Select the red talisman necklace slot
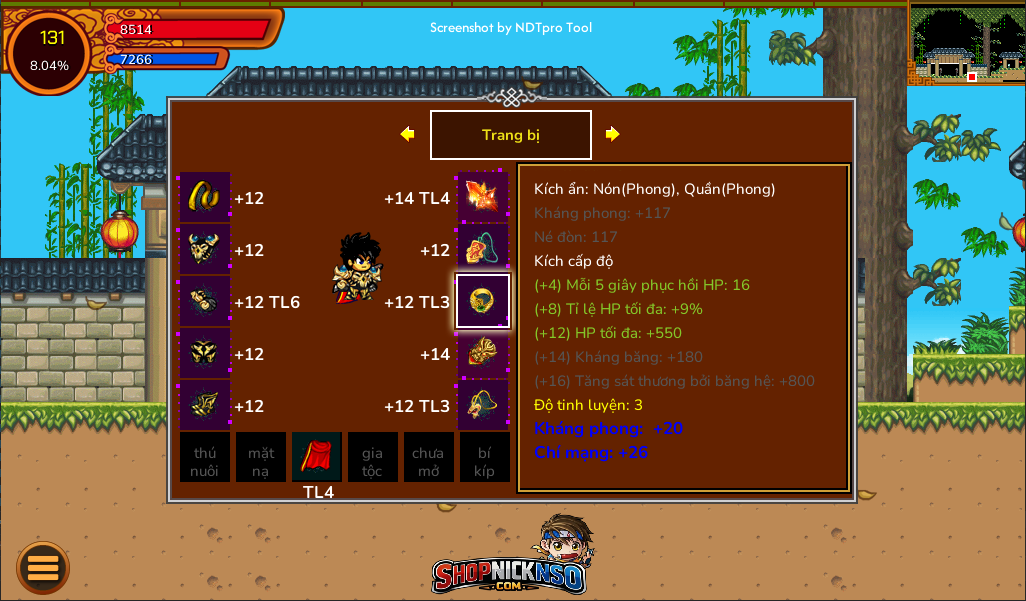Image resolution: width=1026 pixels, height=601 pixels. coord(483,249)
